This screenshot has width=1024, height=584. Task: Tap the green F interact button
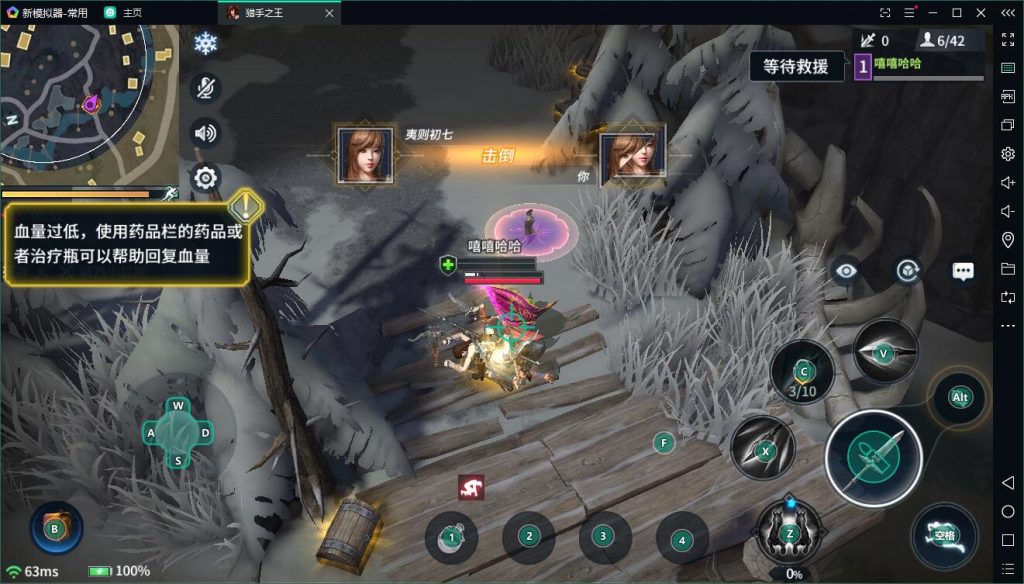[662, 442]
